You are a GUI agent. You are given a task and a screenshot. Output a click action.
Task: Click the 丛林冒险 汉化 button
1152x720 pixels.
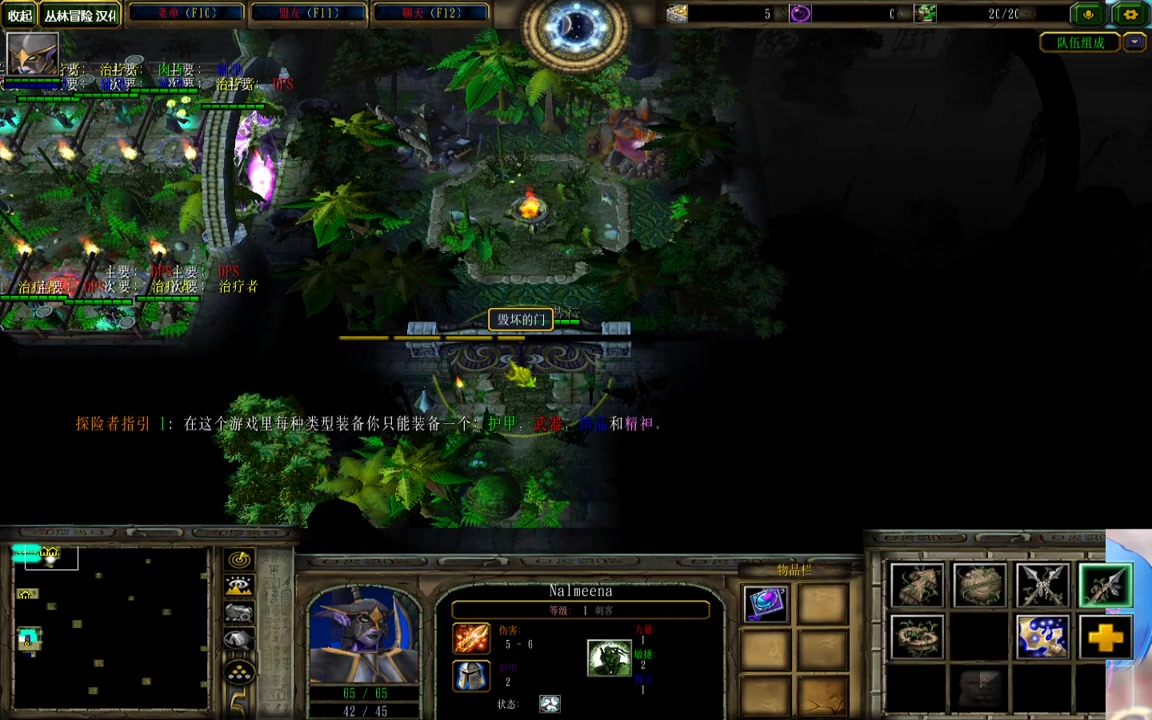pyautogui.click(x=80, y=15)
